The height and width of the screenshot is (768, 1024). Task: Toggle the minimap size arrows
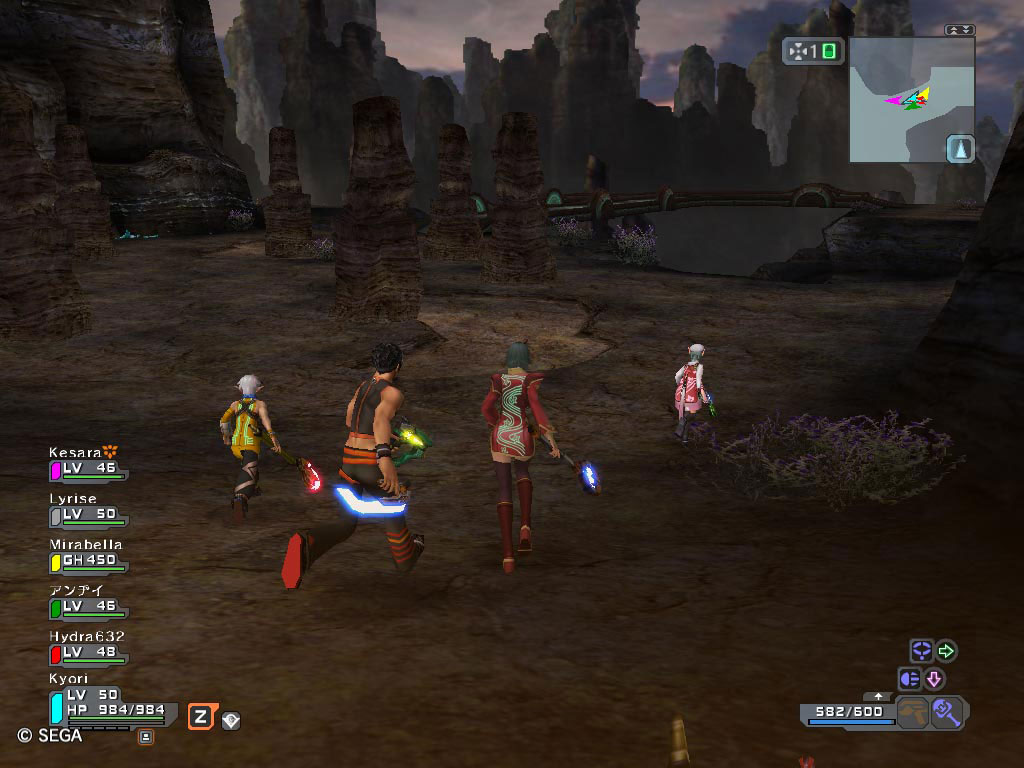pyautogui.click(x=959, y=30)
